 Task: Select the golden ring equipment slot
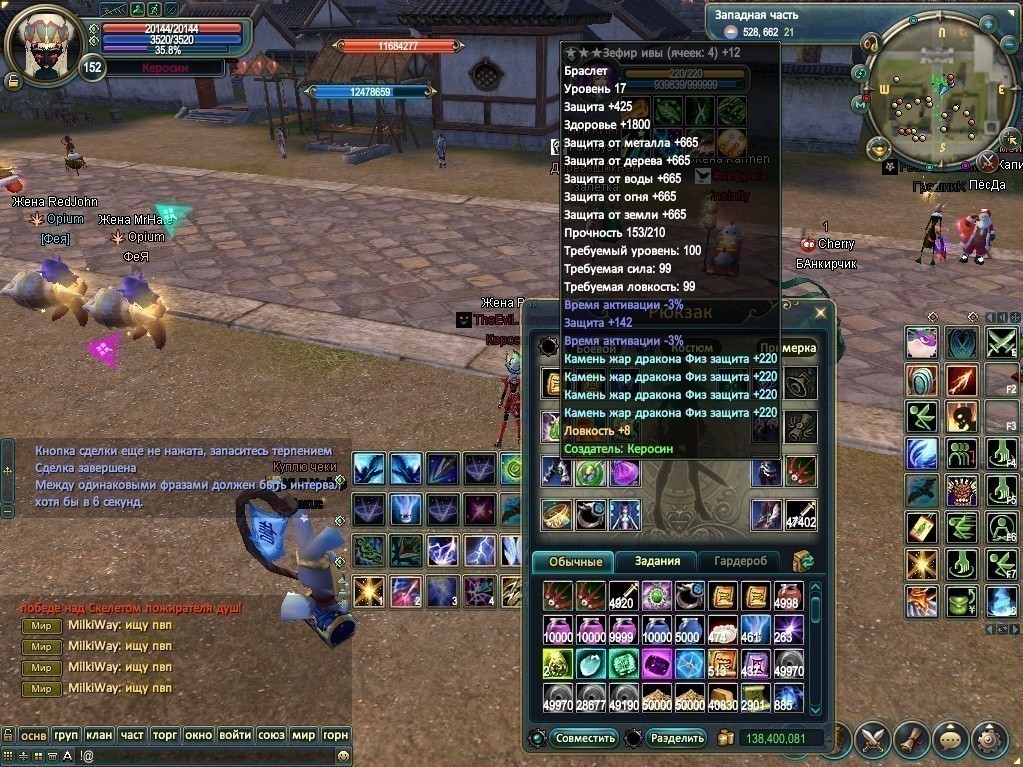pos(558,515)
